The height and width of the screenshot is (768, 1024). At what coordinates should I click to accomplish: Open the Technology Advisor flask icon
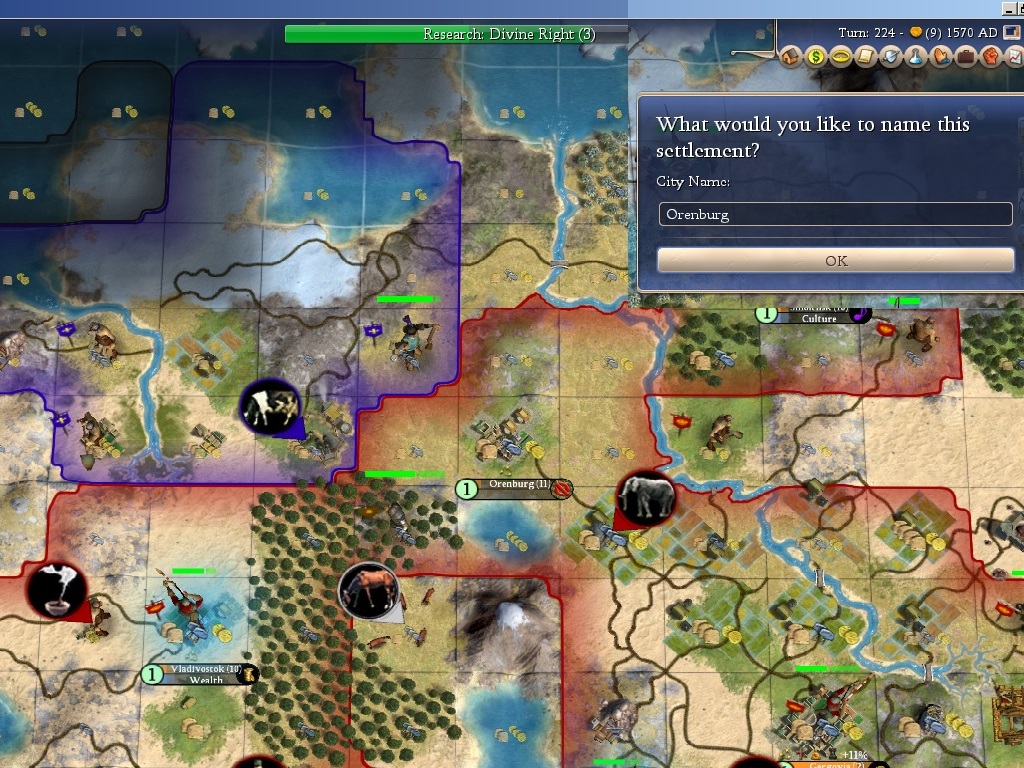tap(916, 57)
